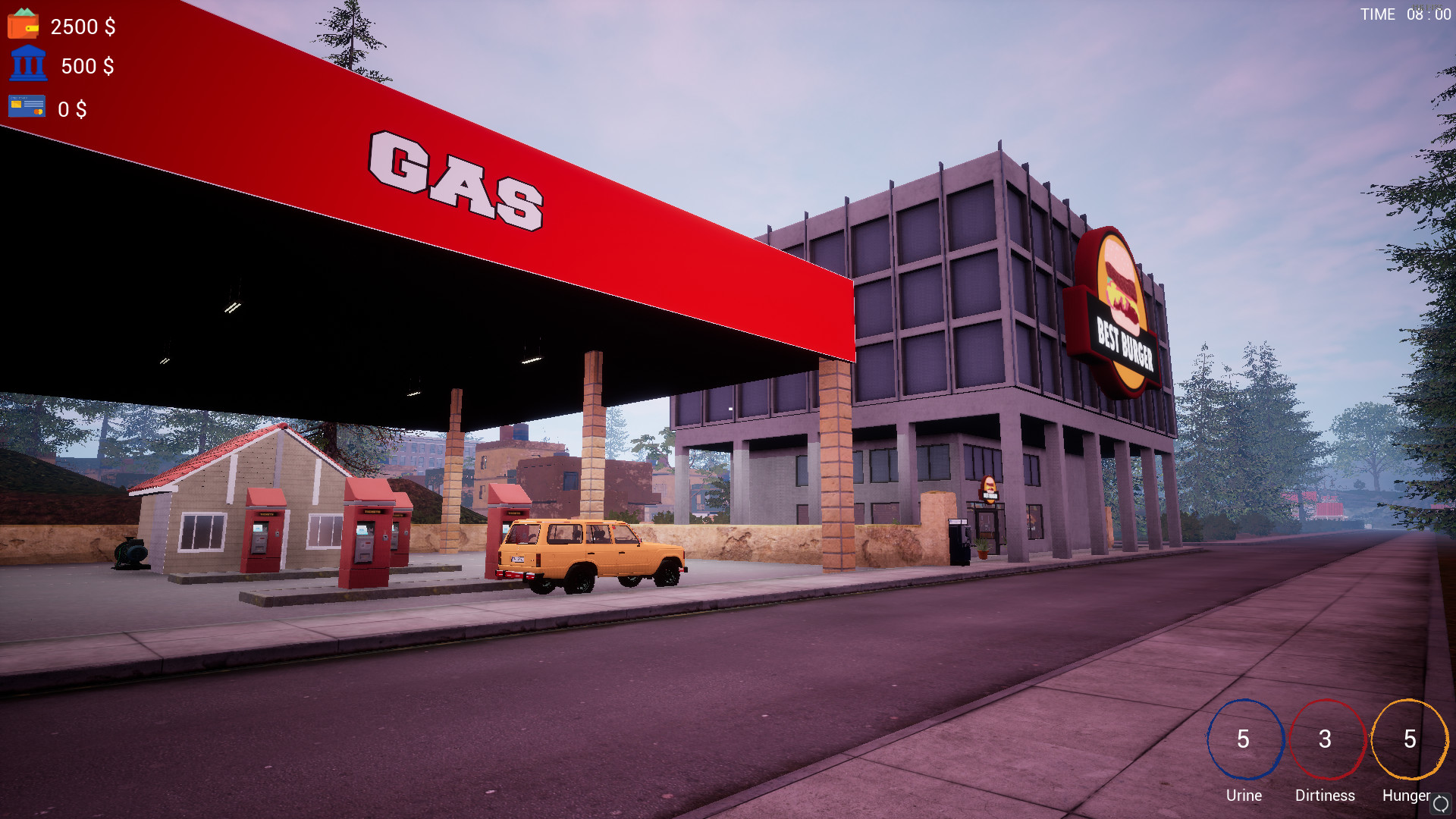Click the bank balance text 500 $
The width and height of the screenshot is (1456, 819).
(x=89, y=67)
